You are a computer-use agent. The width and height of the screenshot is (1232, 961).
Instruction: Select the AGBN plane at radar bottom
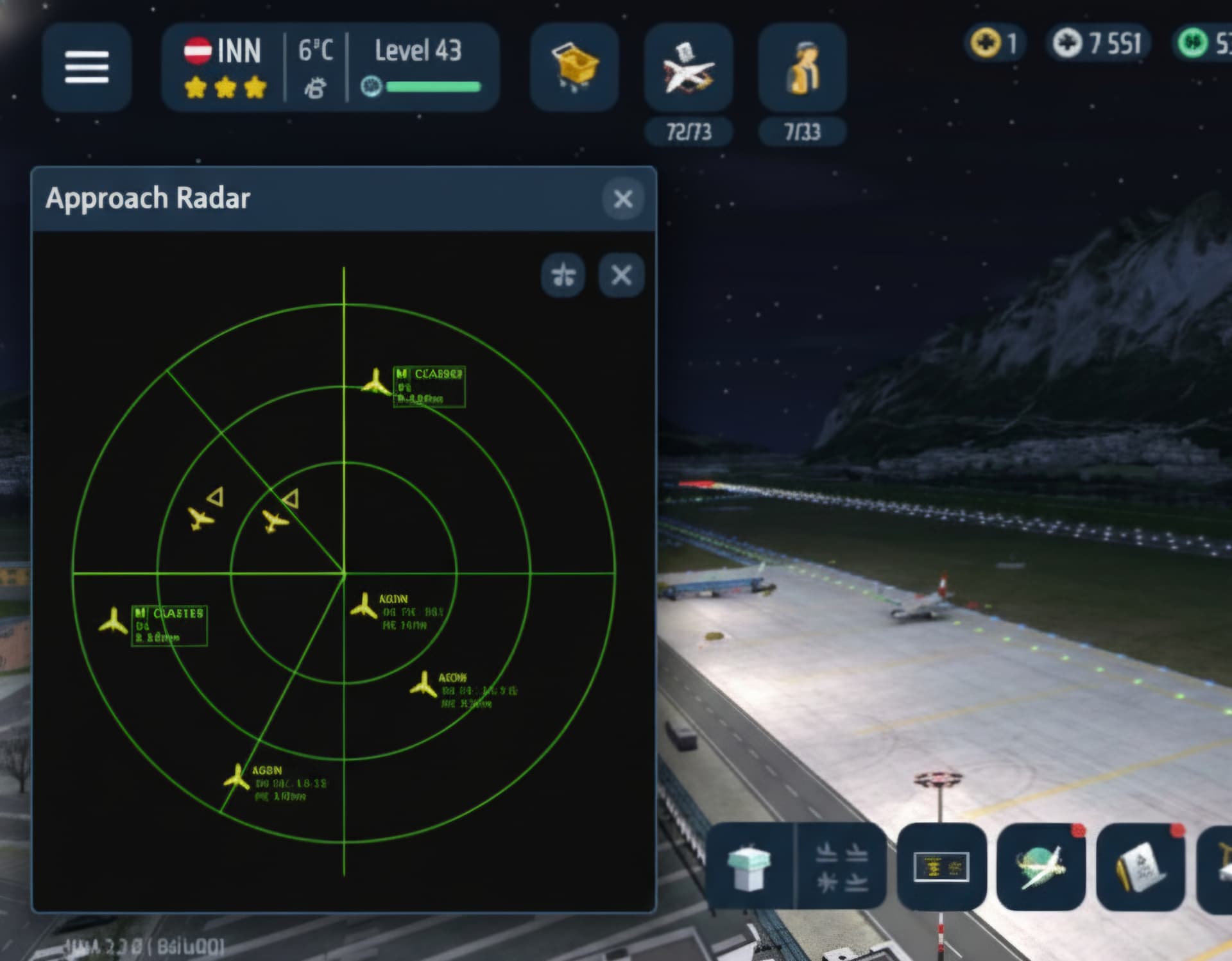point(237,777)
